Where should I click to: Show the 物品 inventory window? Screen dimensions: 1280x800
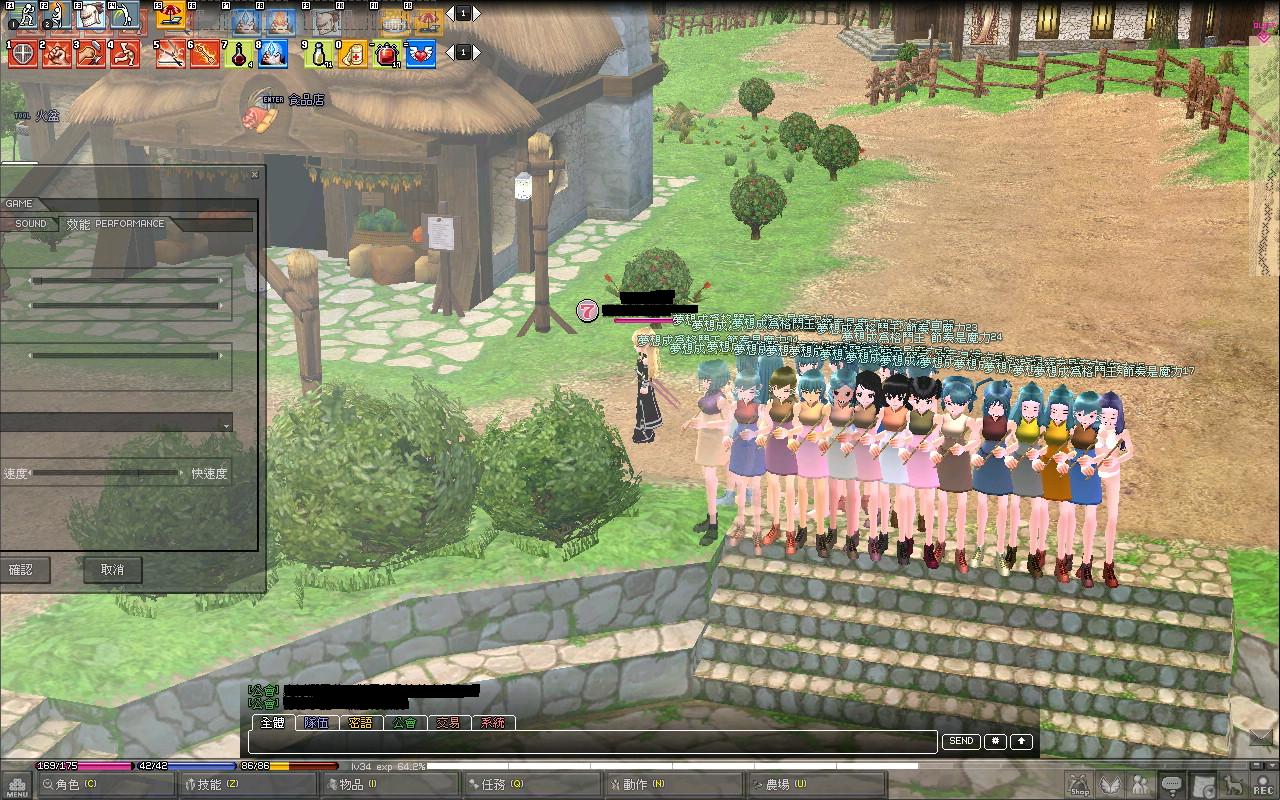click(357, 785)
